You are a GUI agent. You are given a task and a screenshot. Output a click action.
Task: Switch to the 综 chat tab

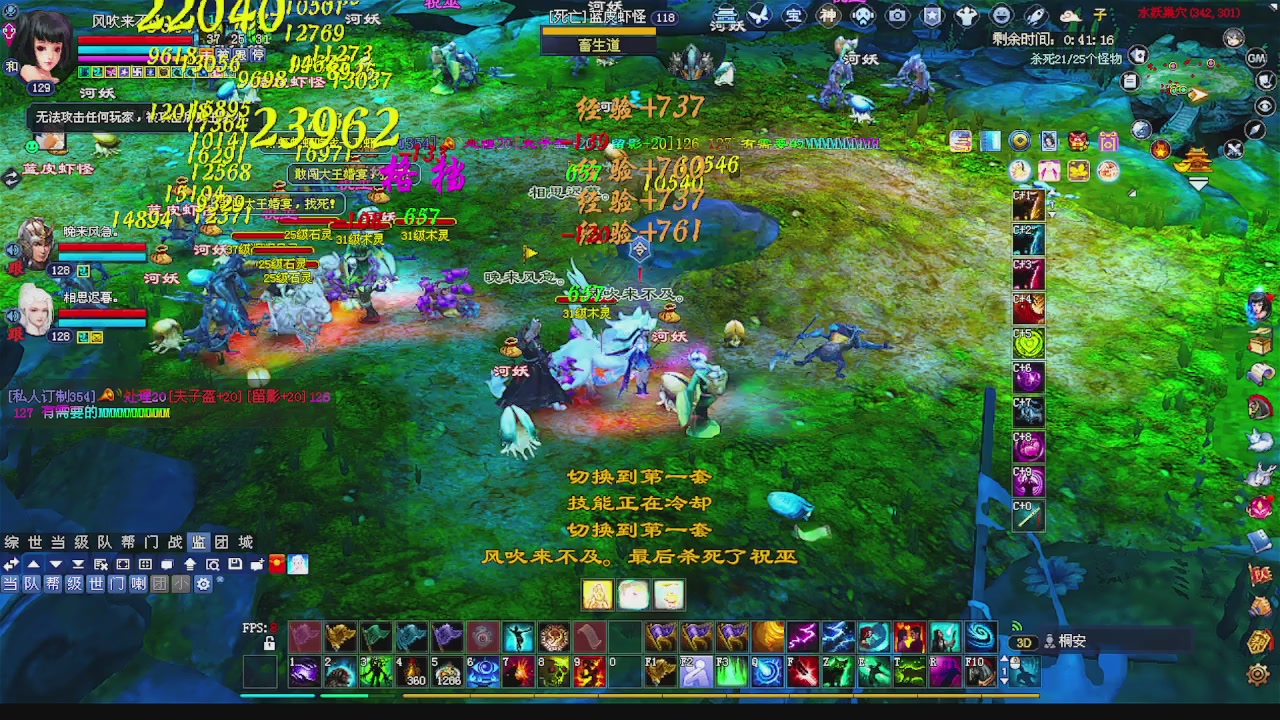coord(12,541)
